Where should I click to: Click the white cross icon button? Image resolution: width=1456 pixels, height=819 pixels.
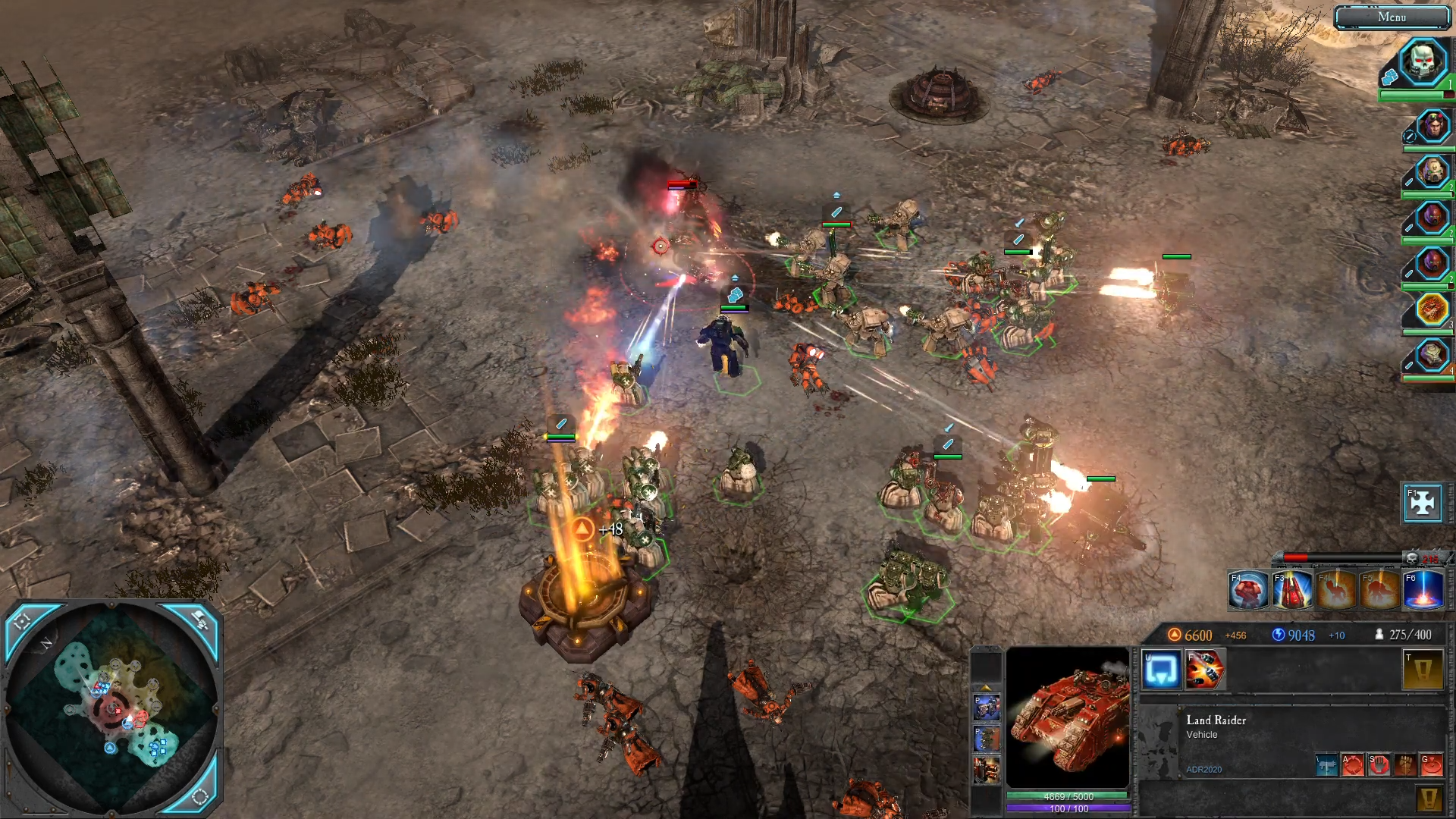click(1422, 502)
